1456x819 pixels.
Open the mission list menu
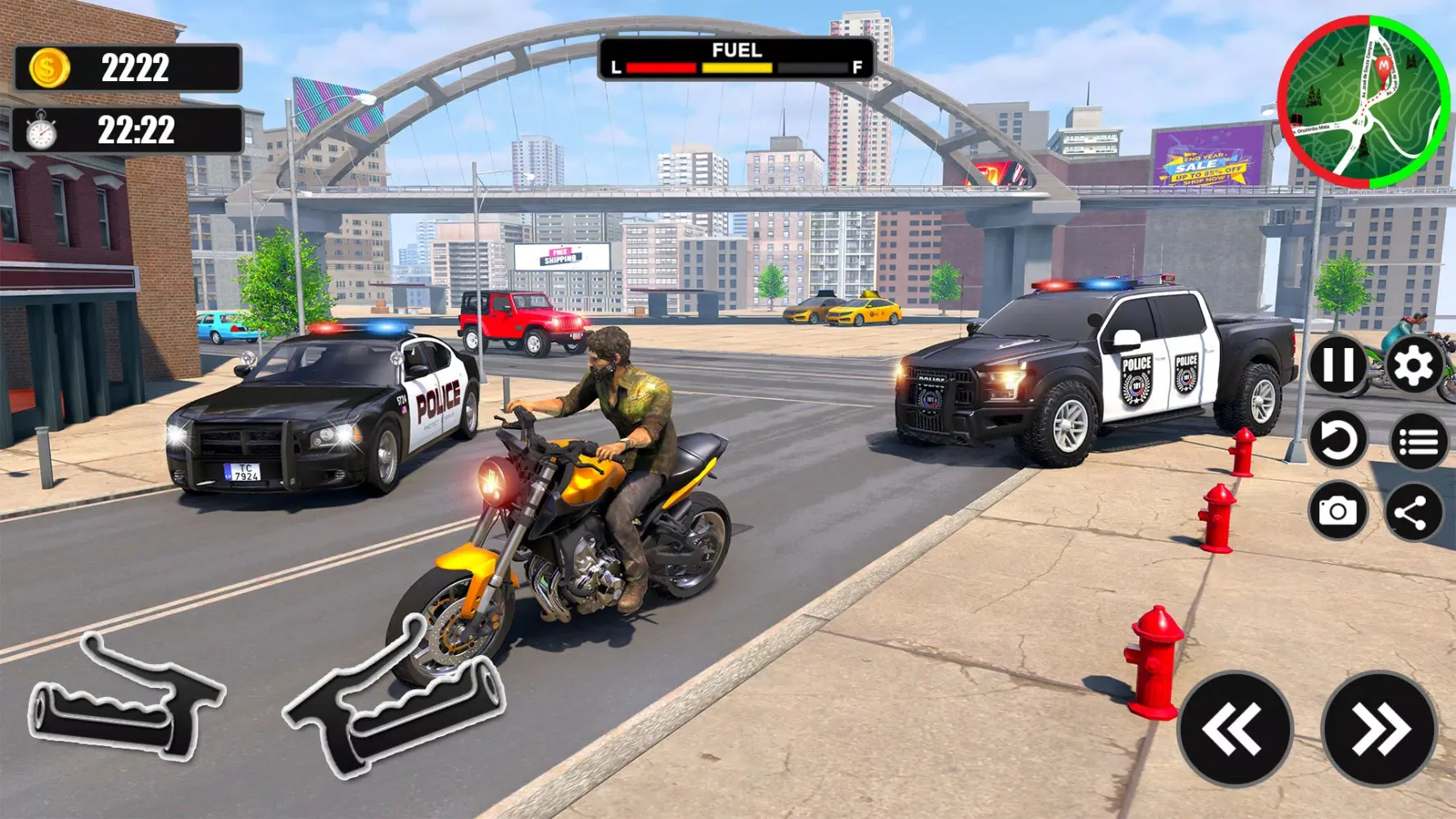point(1418,440)
